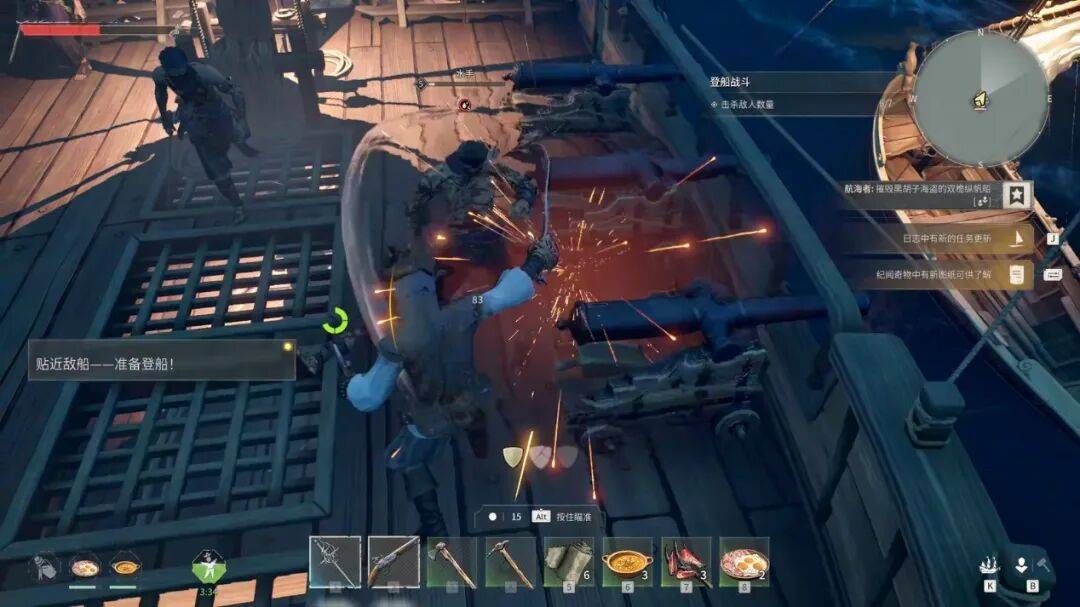Use the bandage stack of six
The width and height of the screenshot is (1080, 607).
point(568,562)
